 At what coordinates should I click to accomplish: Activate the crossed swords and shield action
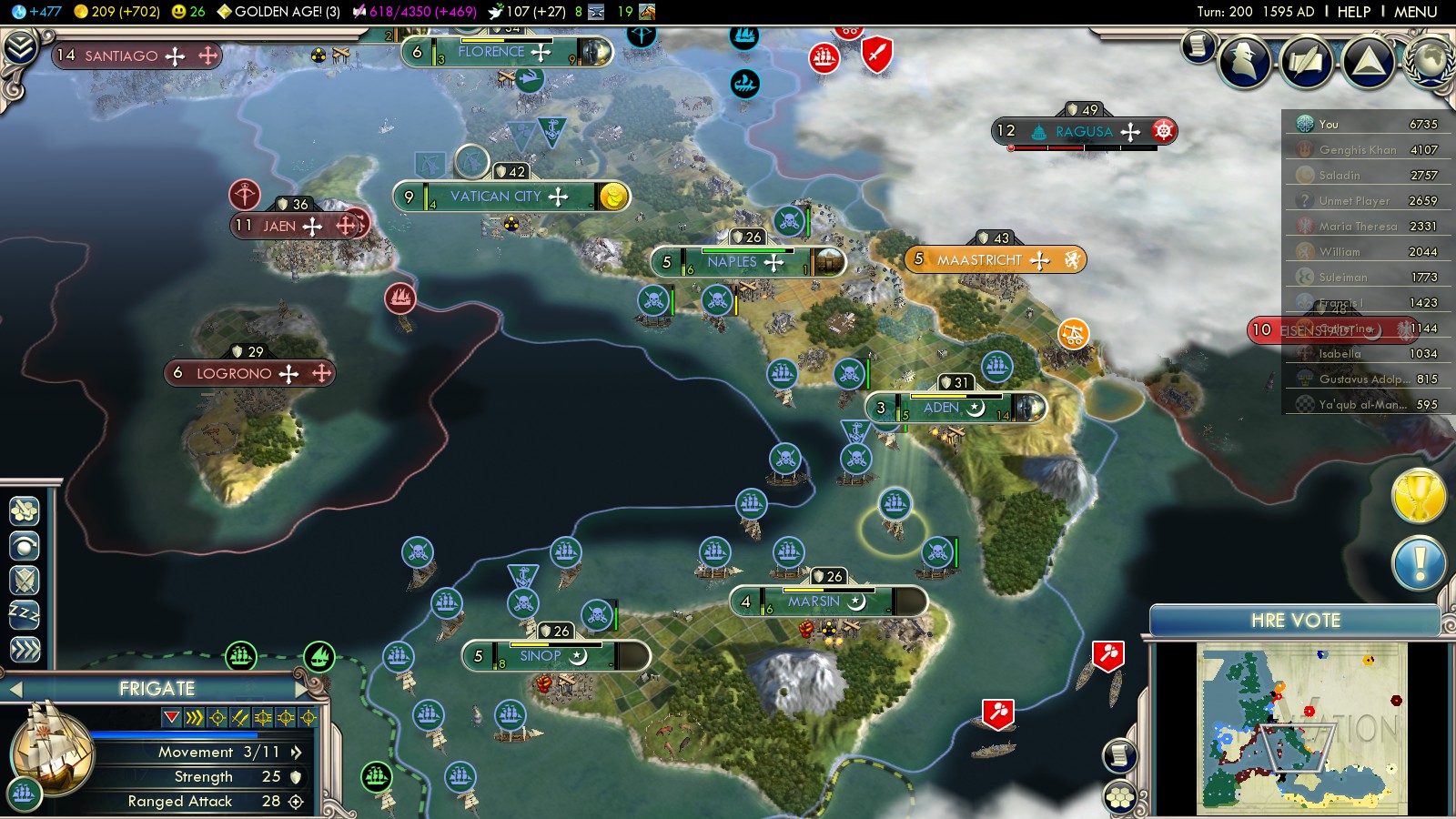(x=25, y=580)
